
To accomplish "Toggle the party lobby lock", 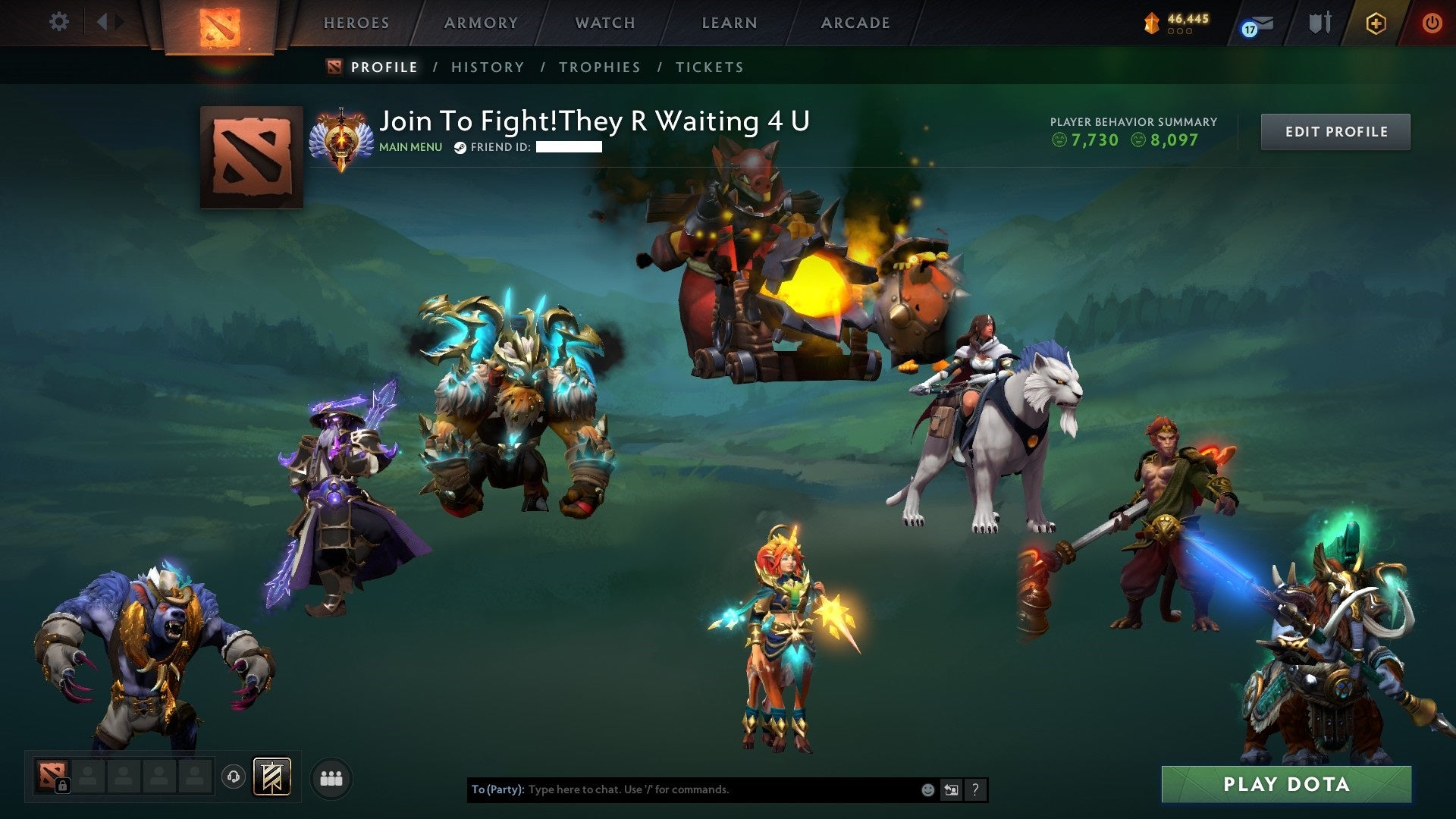I will point(63,786).
